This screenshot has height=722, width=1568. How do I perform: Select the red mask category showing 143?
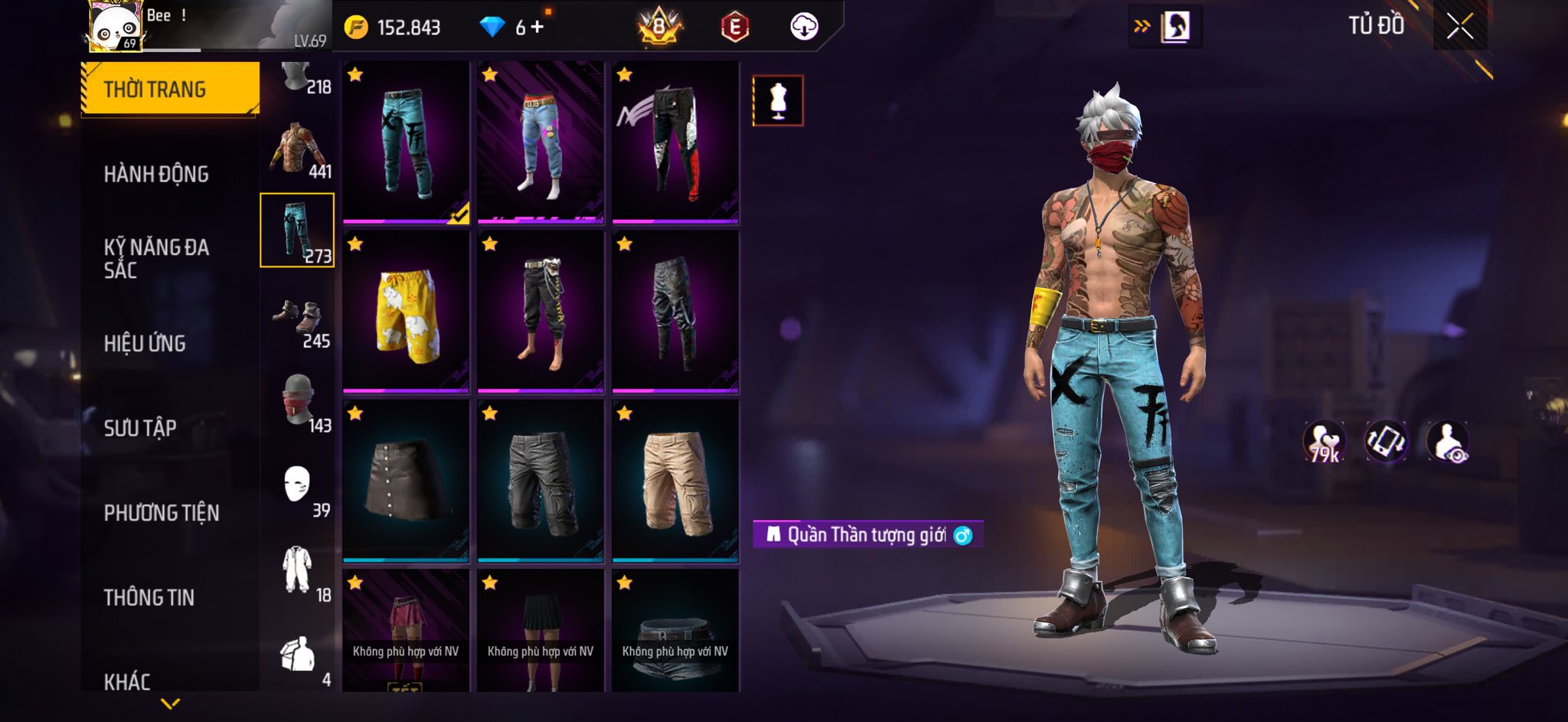[298, 404]
